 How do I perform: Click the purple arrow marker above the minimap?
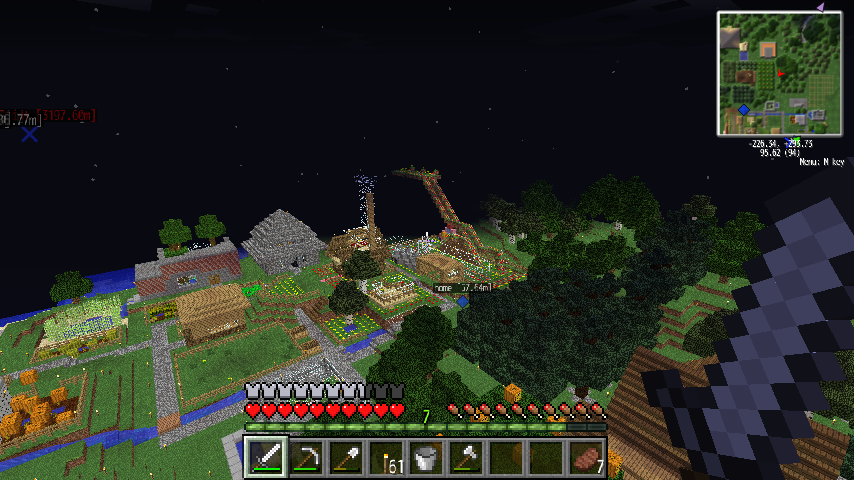(820, 7)
